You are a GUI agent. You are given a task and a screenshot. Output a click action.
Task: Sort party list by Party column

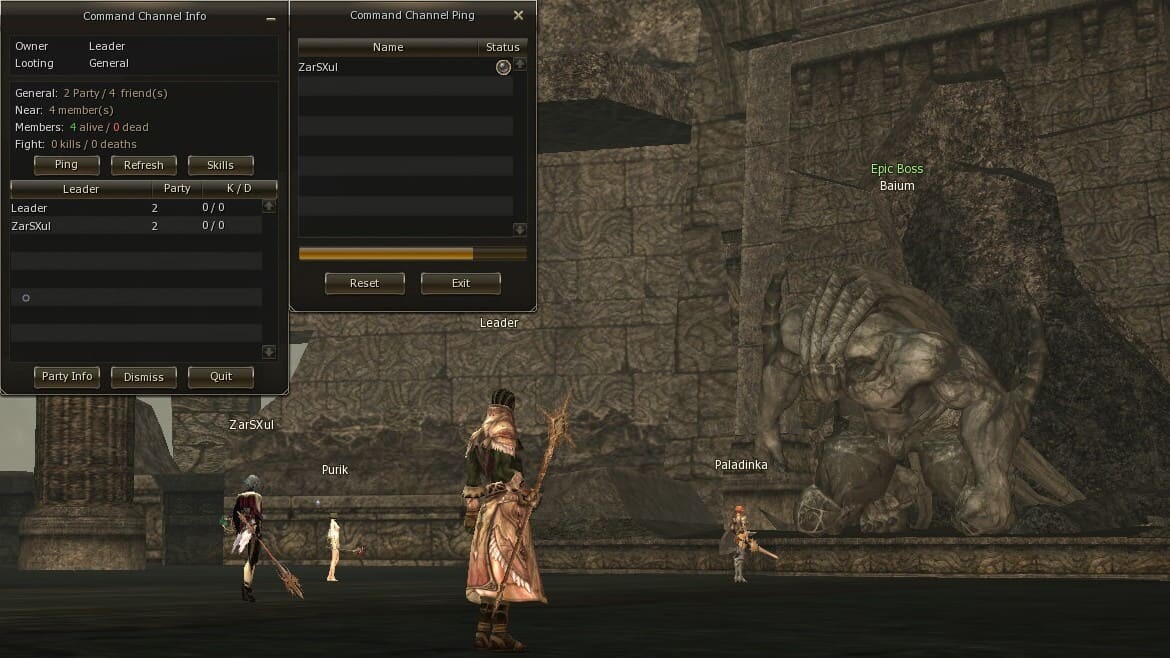[x=177, y=189]
